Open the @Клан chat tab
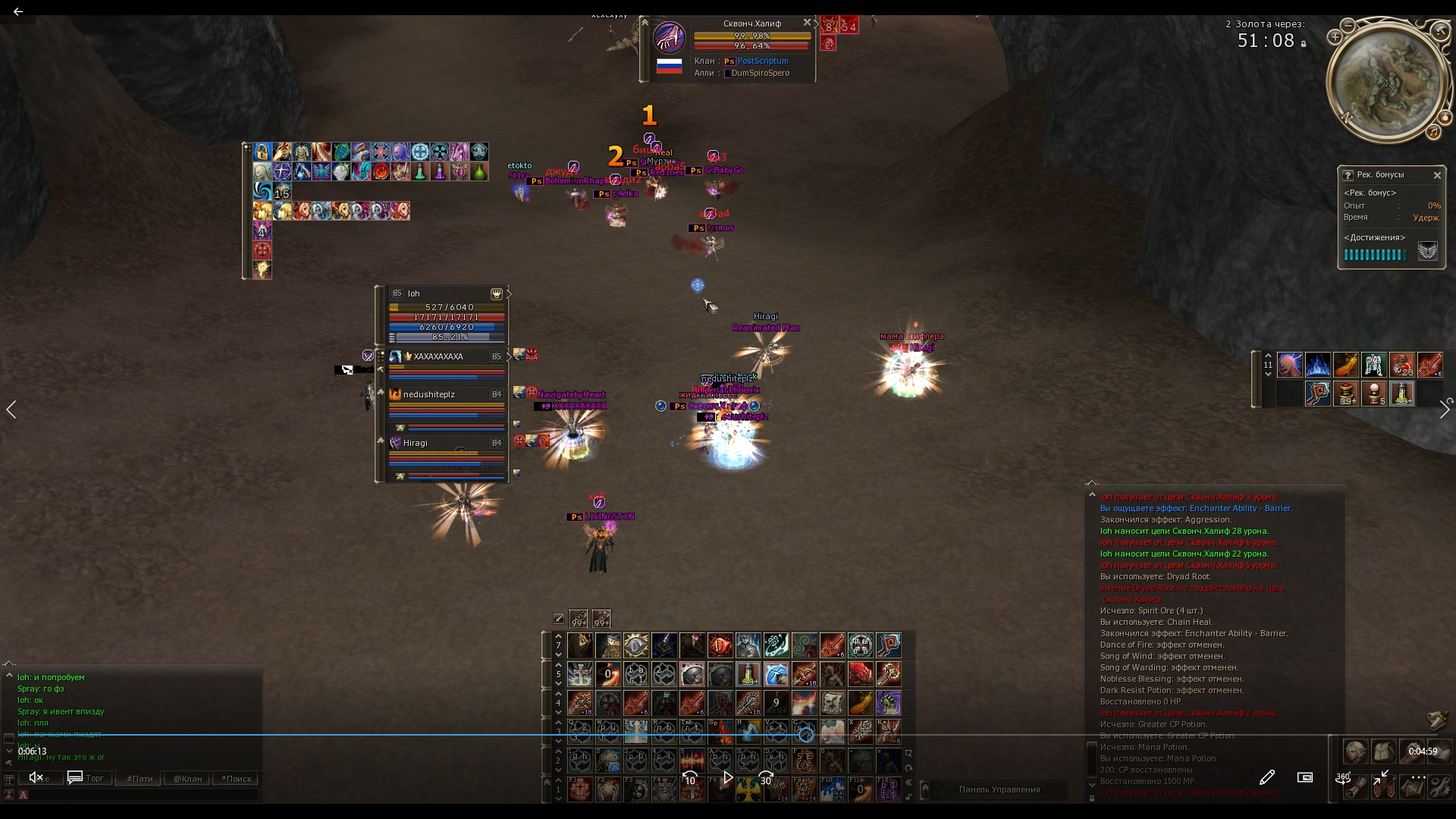The image size is (1456, 819). point(187,779)
